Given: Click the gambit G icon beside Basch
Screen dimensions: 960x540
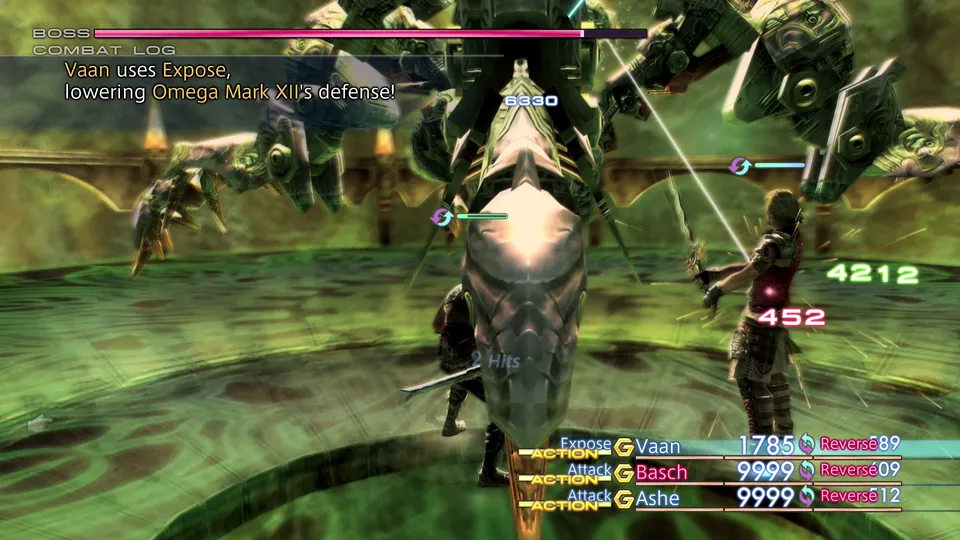Looking at the screenshot, I should click(624, 472).
